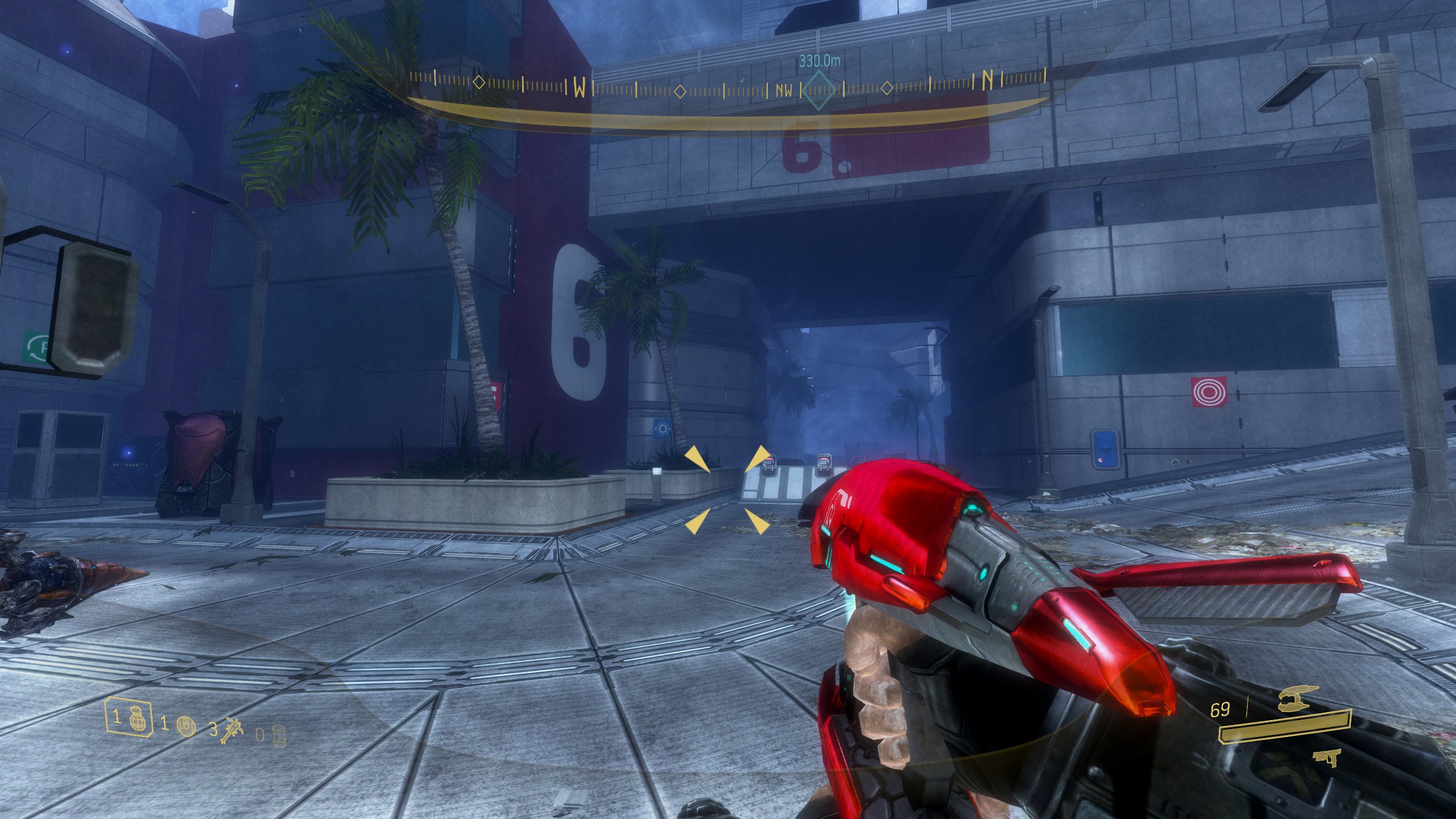Switch to the spike grenade icon
This screenshot has height=819, width=1456.
tap(233, 729)
